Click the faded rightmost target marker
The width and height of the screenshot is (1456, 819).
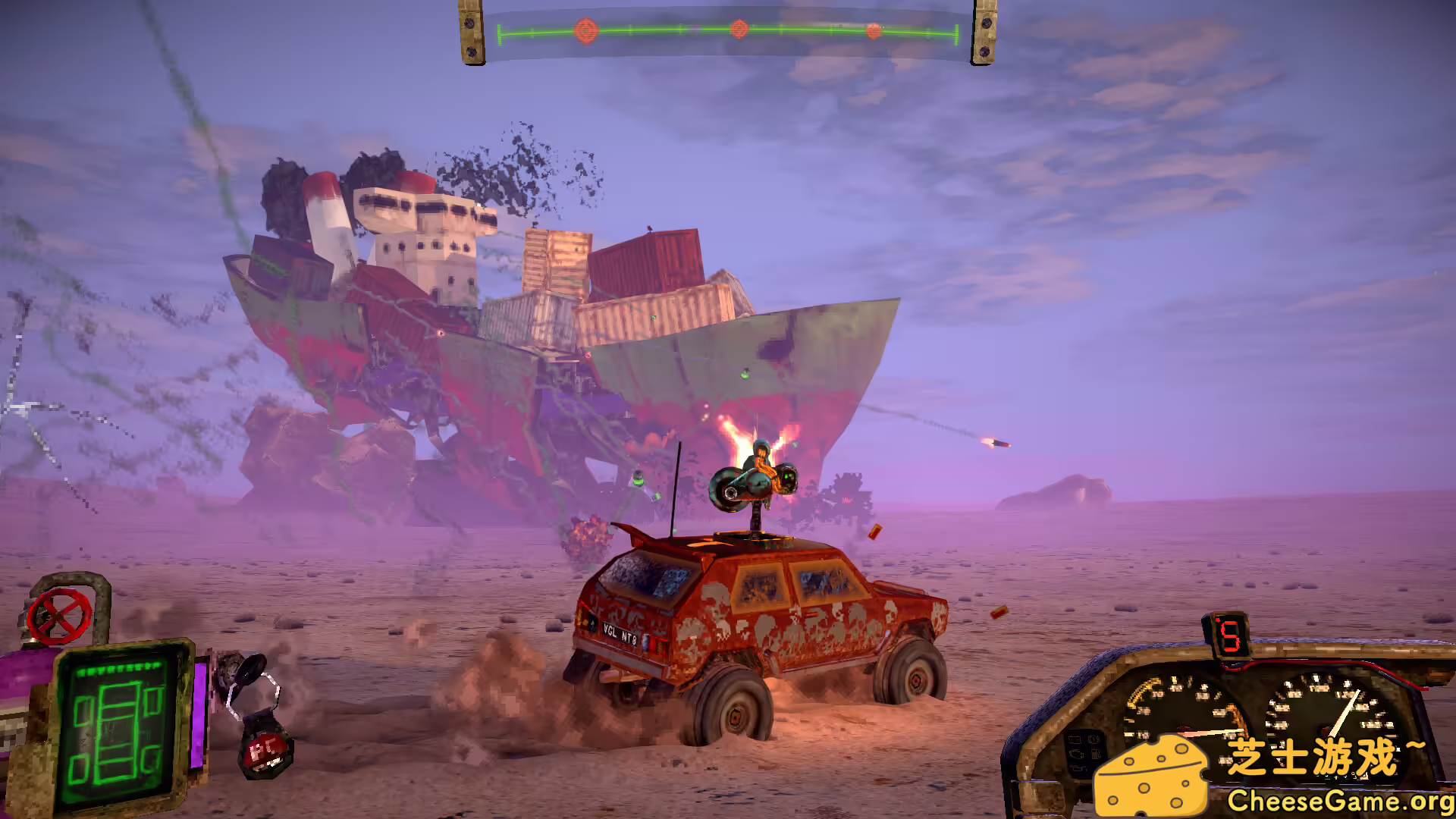click(x=874, y=31)
